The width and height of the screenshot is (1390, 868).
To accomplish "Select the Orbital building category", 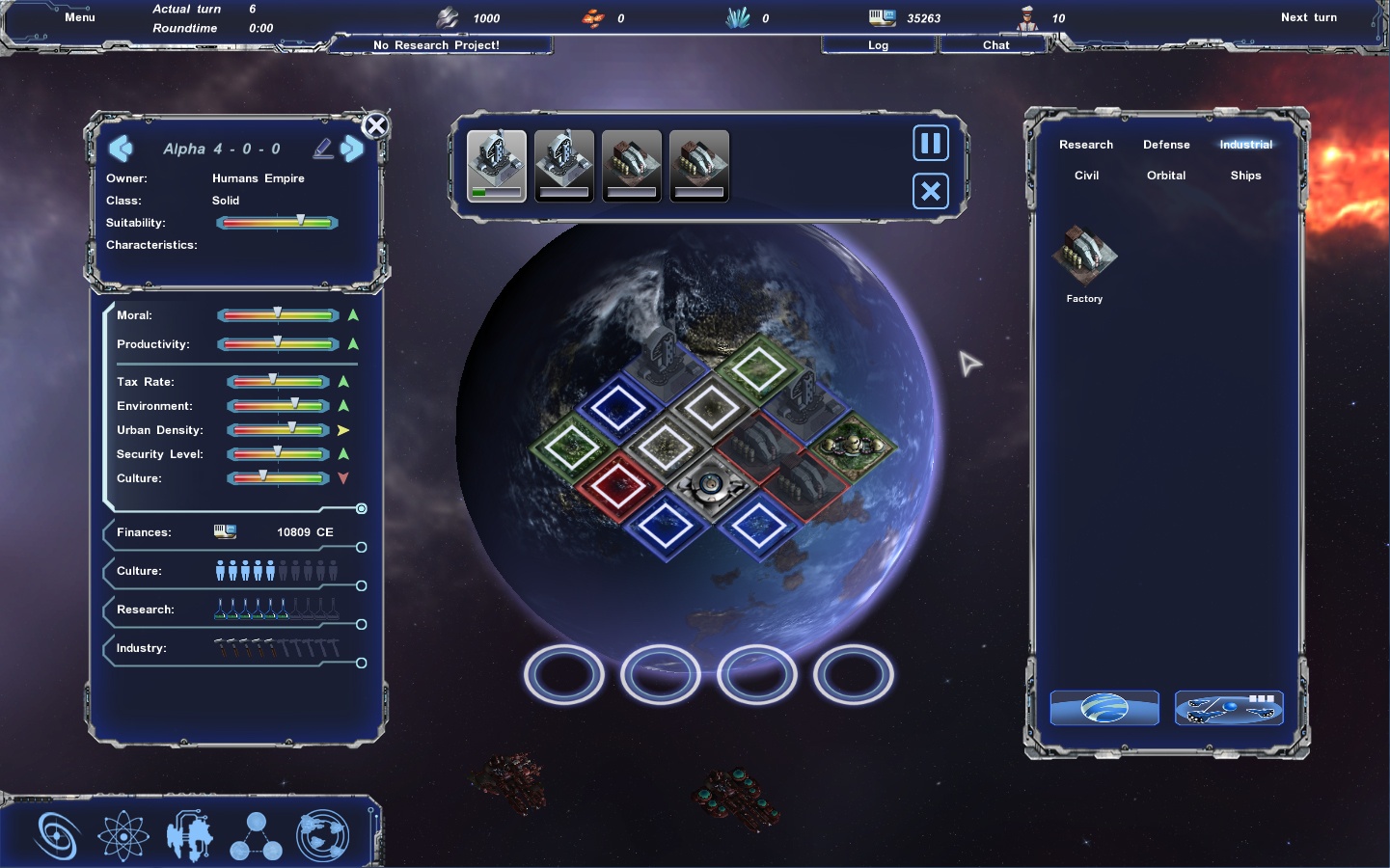I will 1166,176.
